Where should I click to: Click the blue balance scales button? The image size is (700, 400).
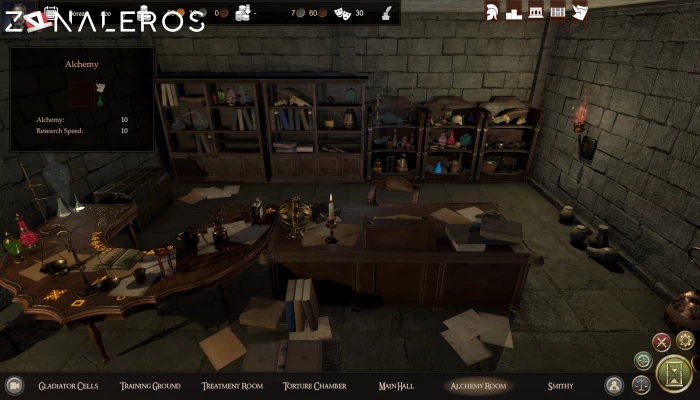pos(642,385)
